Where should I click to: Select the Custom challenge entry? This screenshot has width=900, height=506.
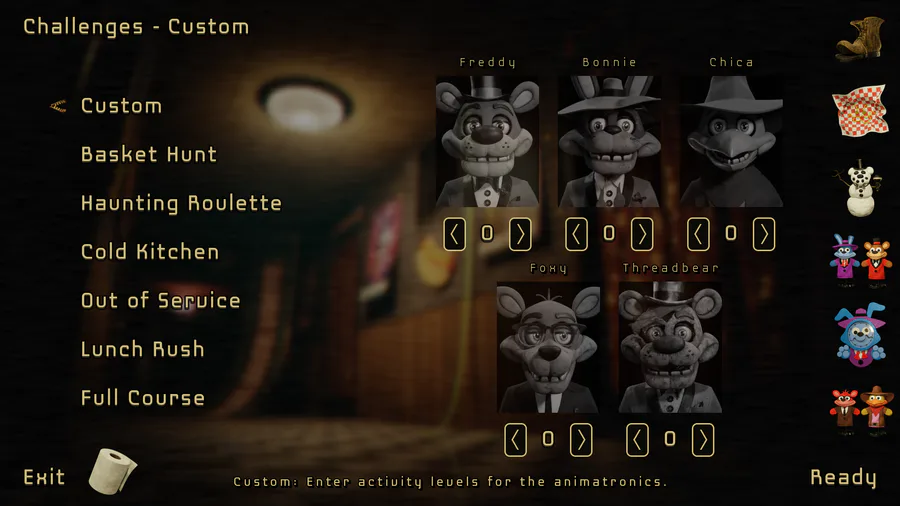[121, 106]
